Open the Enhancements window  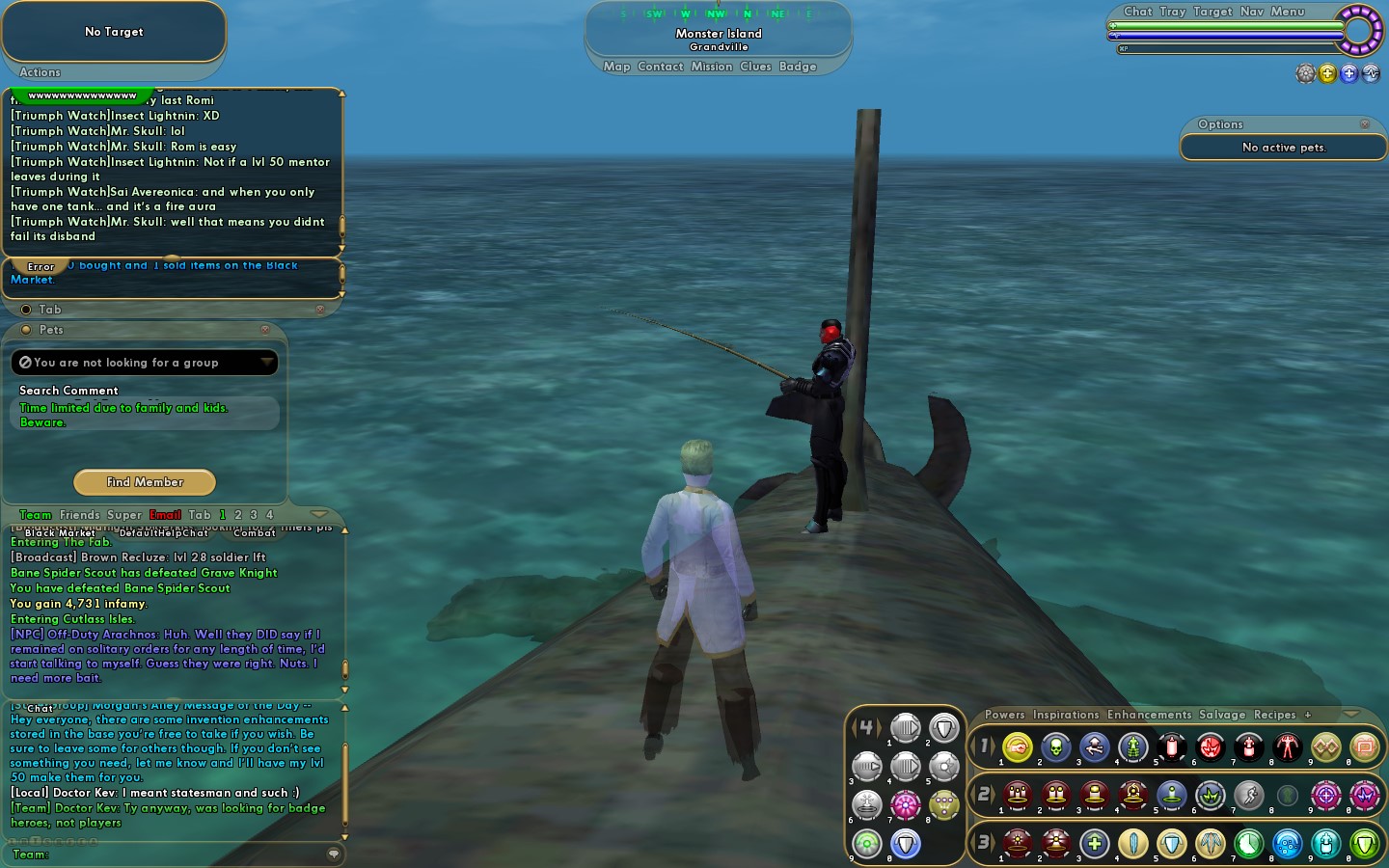click(1149, 715)
